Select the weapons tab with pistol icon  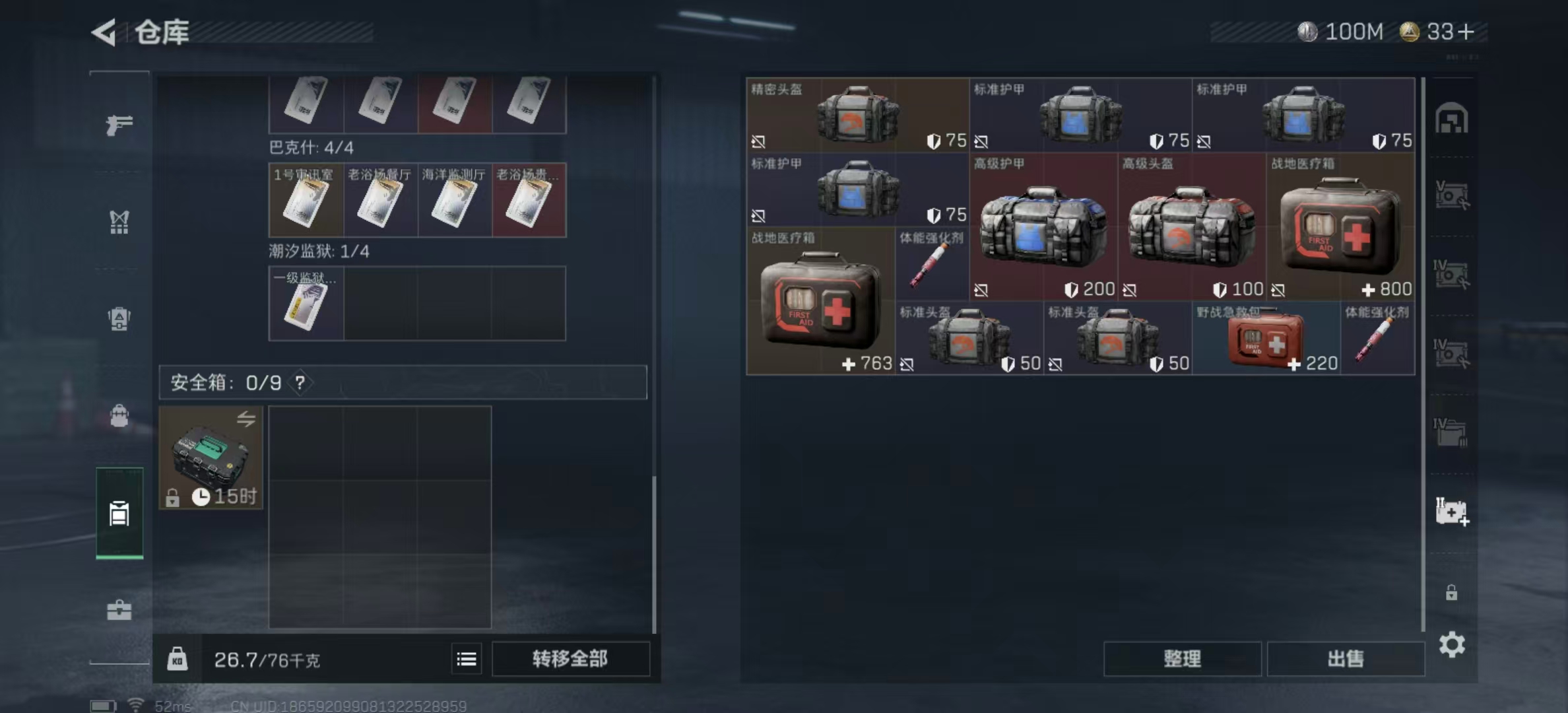pyautogui.click(x=119, y=124)
